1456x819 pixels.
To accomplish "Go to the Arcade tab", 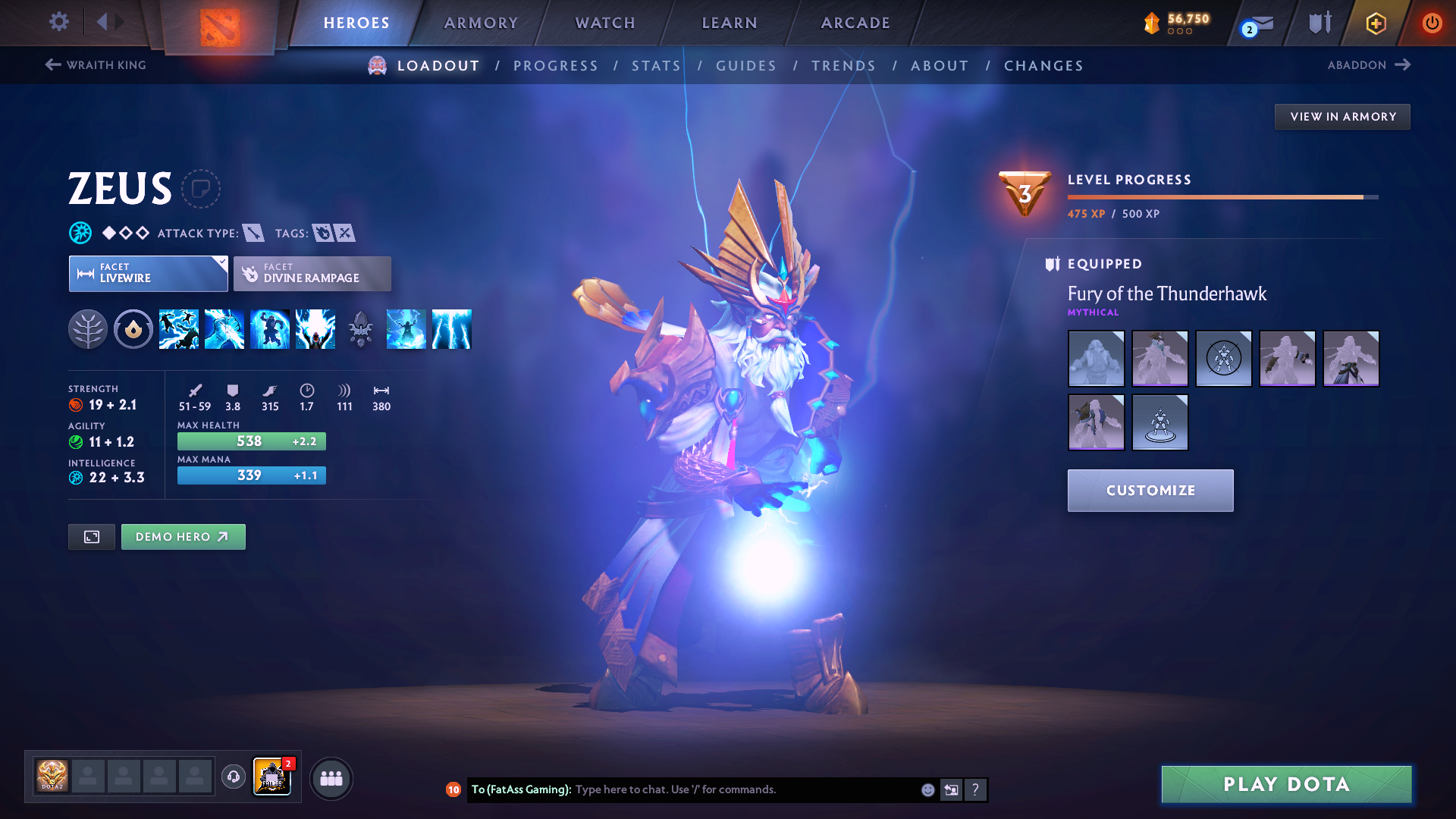I will (x=855, y=23).
